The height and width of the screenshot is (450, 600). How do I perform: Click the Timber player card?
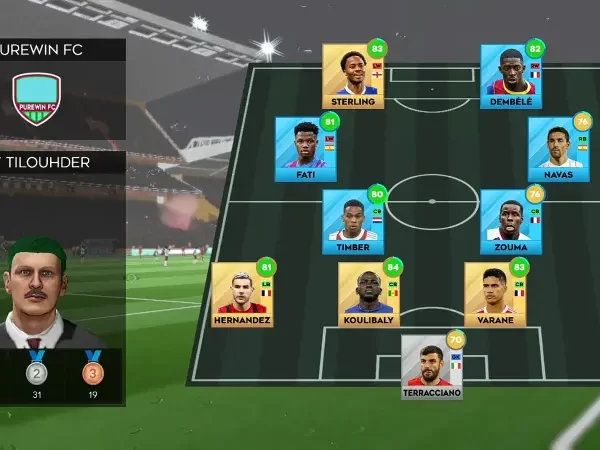coord(353,221)
